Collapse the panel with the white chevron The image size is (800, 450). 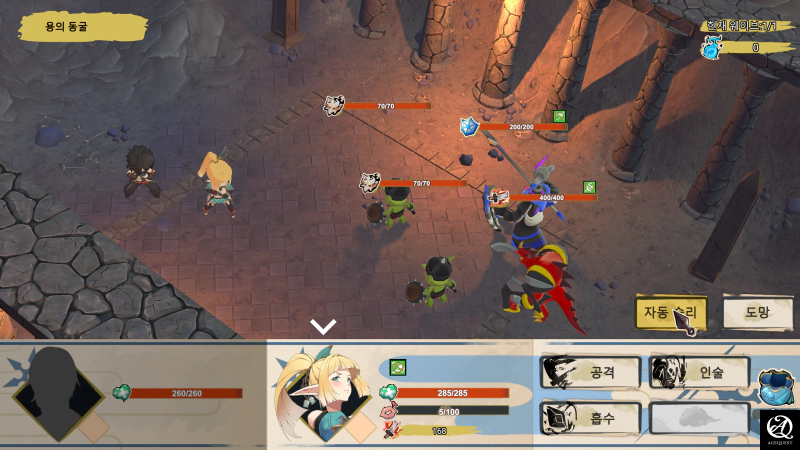pyautogui.click(x=323, y=327)
